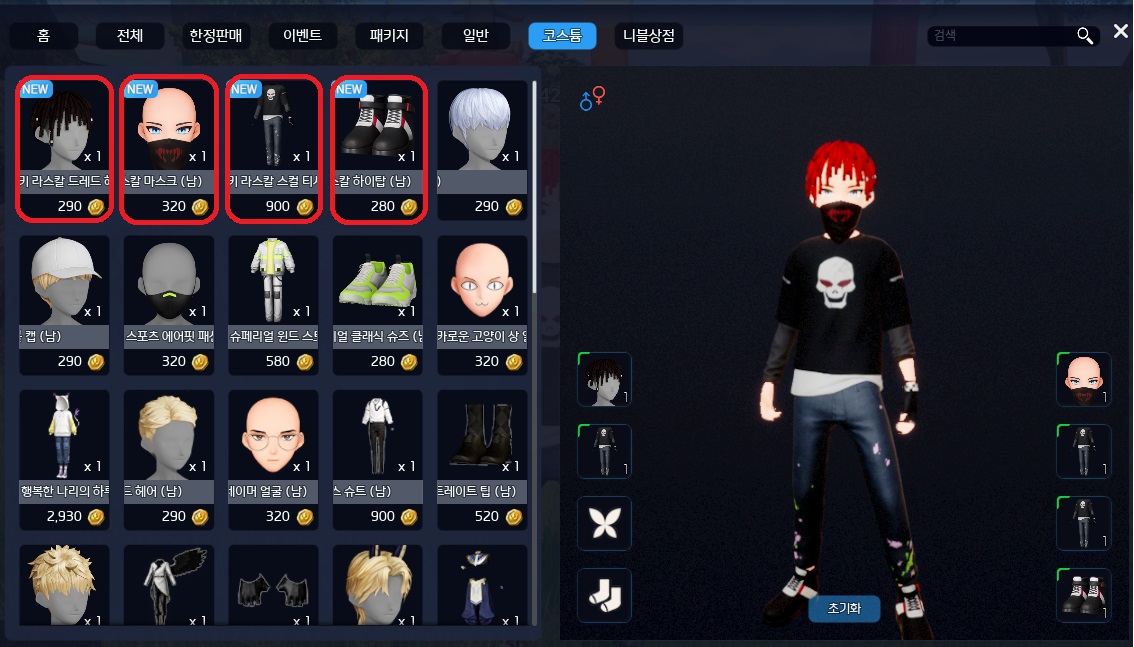The height and width of the screenshot is (647, 1134).
Task: Pick the new black high-top shoes
Action: tap(378, 148)
